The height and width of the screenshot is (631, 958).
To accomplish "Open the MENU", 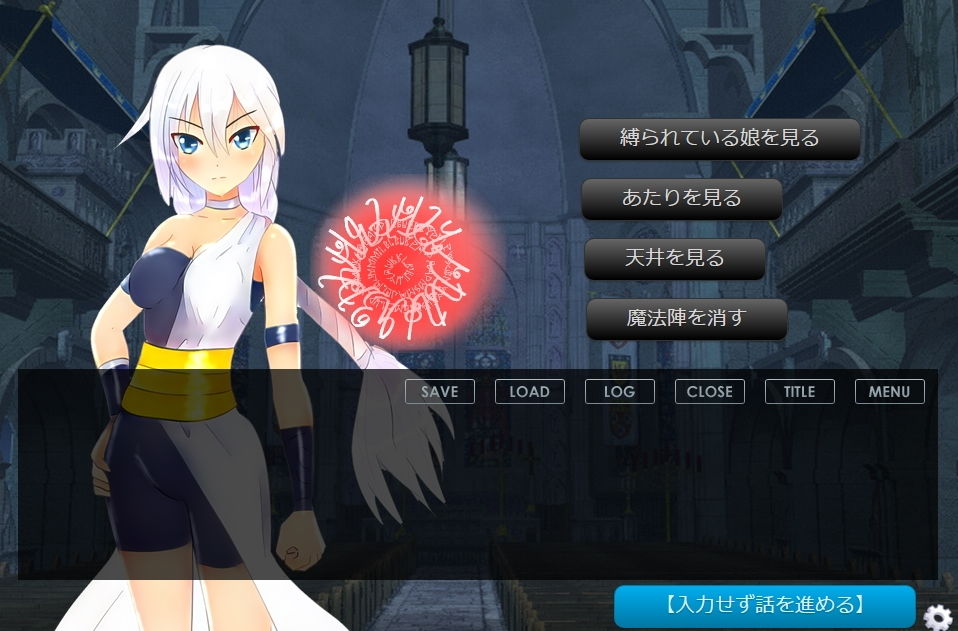I will [890, 392].
